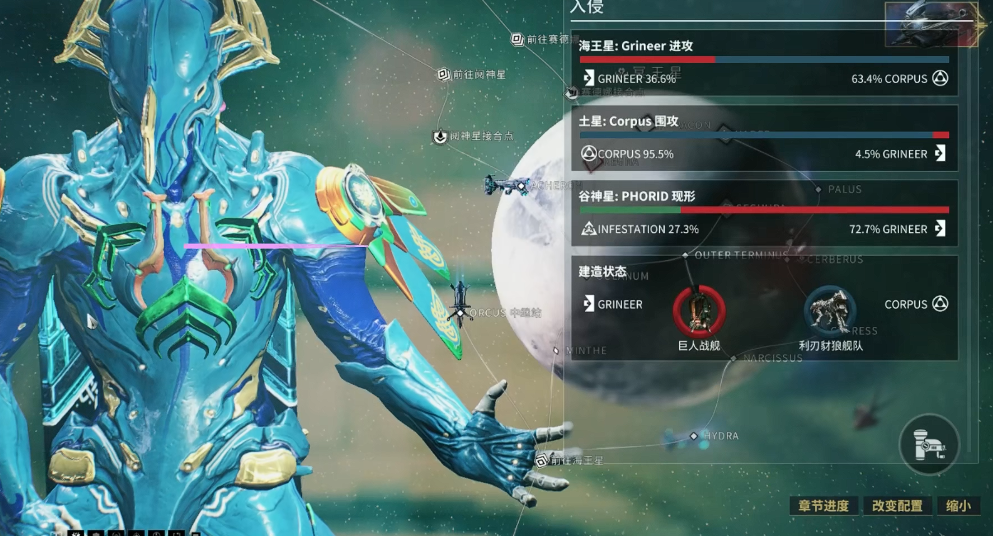Click the 利刃豺狼舰队 build status icon
This screenshot has width=993, height=536.
tap(830, 310)
